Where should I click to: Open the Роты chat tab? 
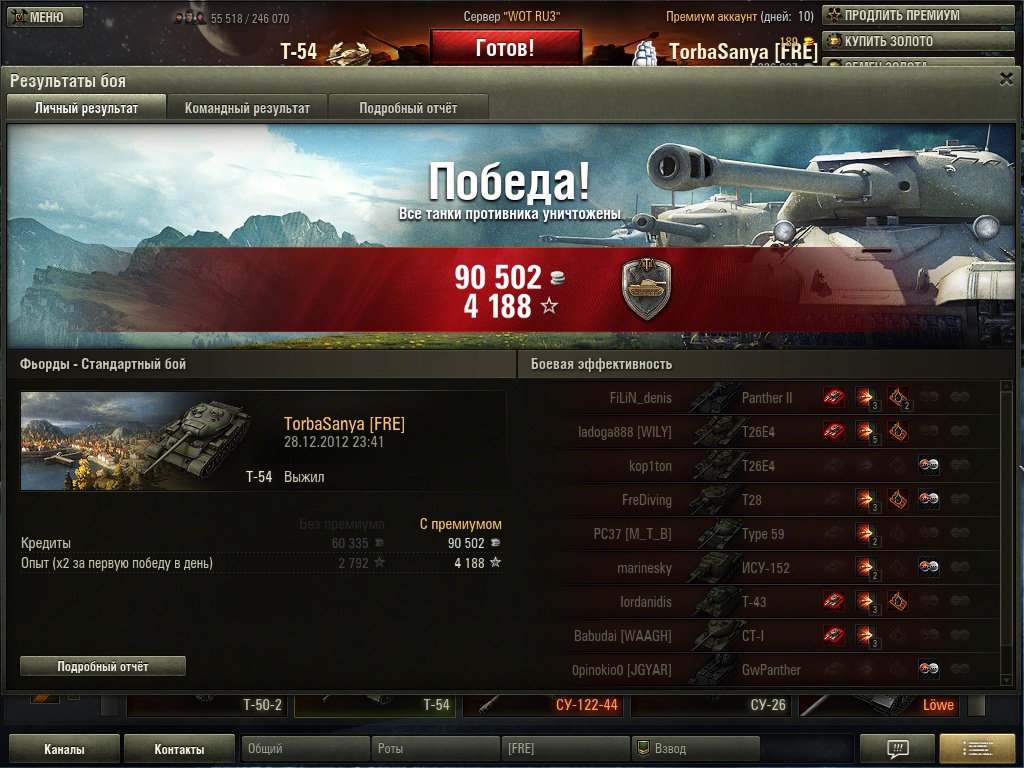pyautogui.click(x=435, y=749)
